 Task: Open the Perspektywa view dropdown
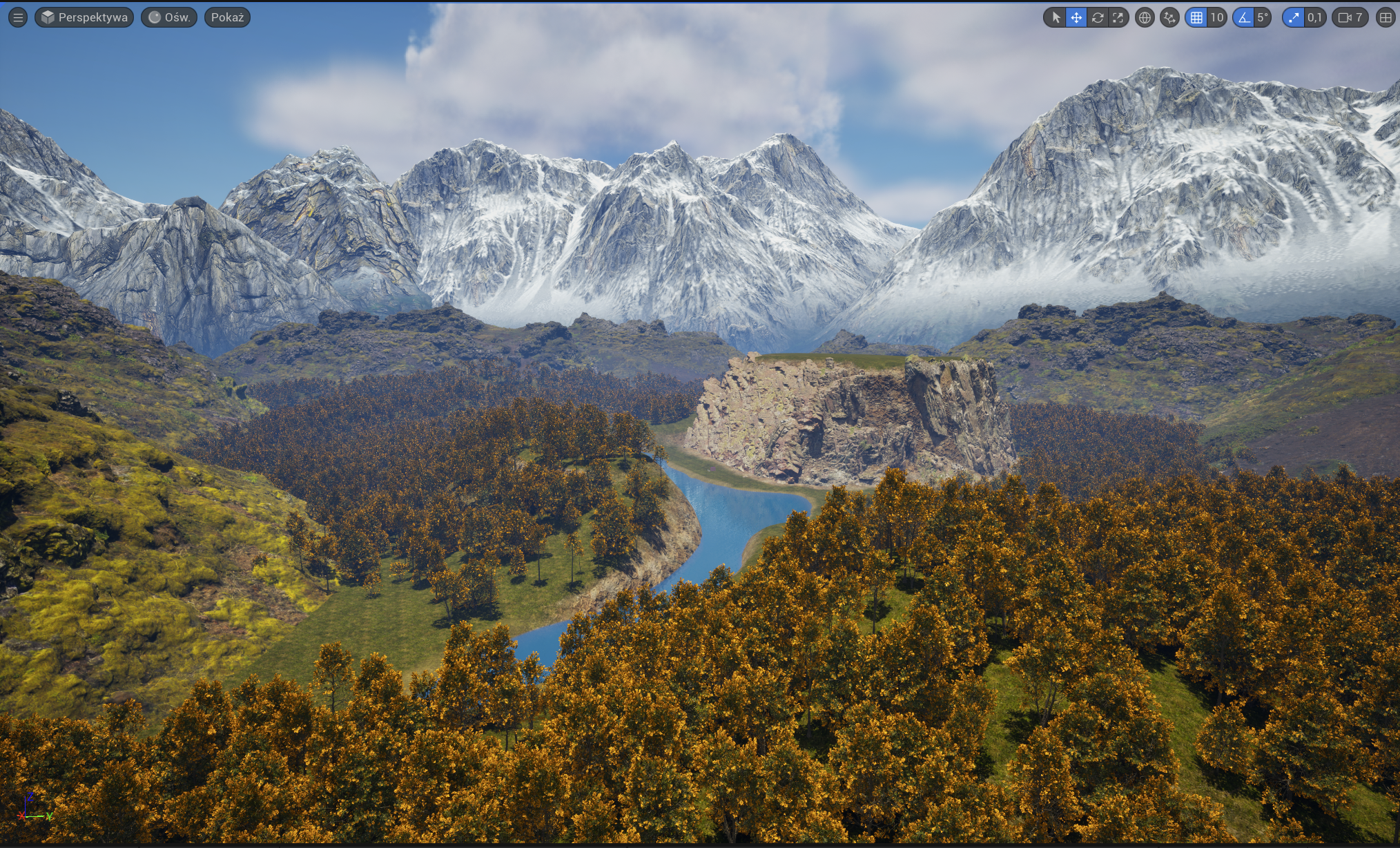84,17
